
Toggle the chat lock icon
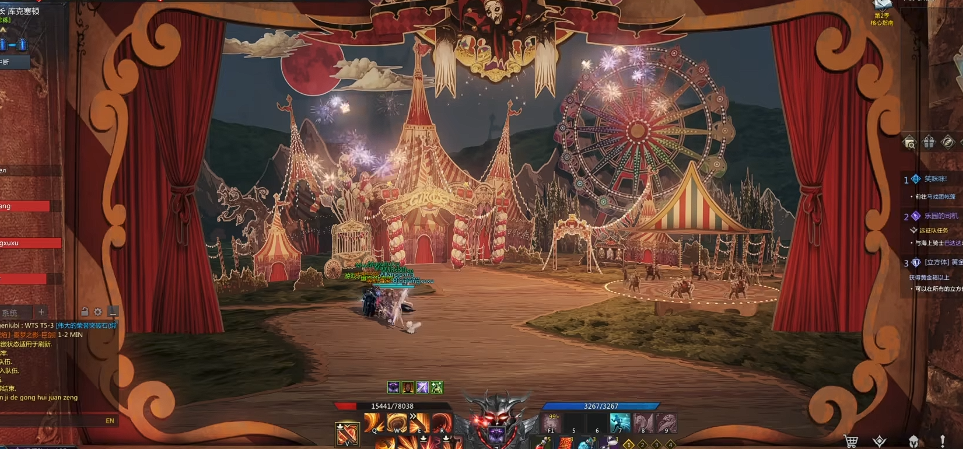coord(84,312)
